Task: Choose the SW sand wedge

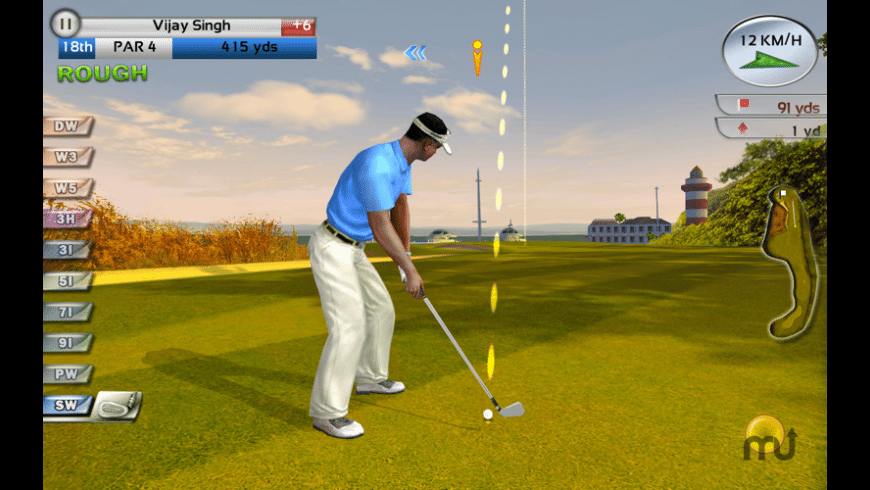Action: pos(67,406)
